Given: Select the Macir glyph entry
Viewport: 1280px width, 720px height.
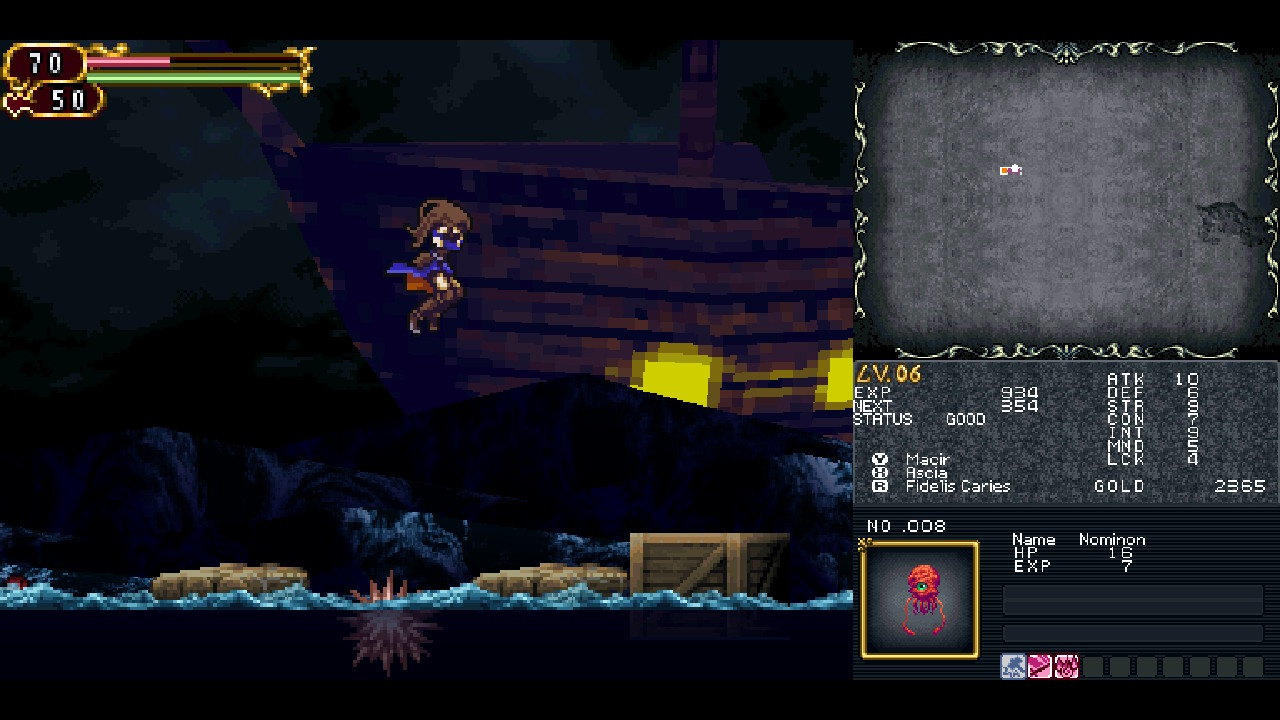Looking at the screenshot, I should click(927, 459).
